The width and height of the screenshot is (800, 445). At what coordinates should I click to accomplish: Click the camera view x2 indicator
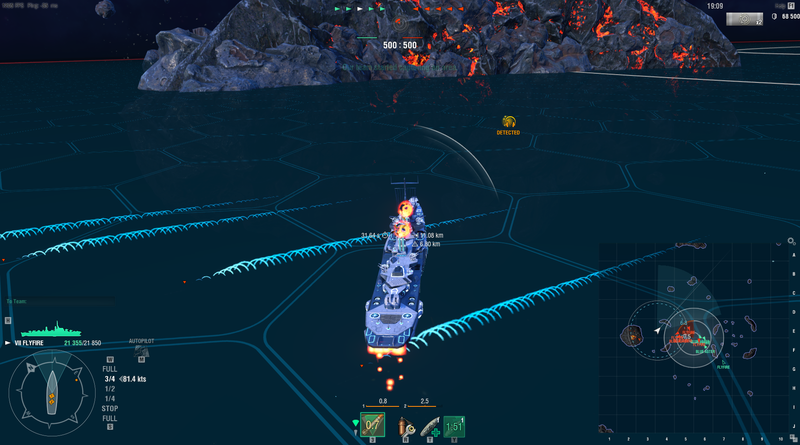pos(742,19)
